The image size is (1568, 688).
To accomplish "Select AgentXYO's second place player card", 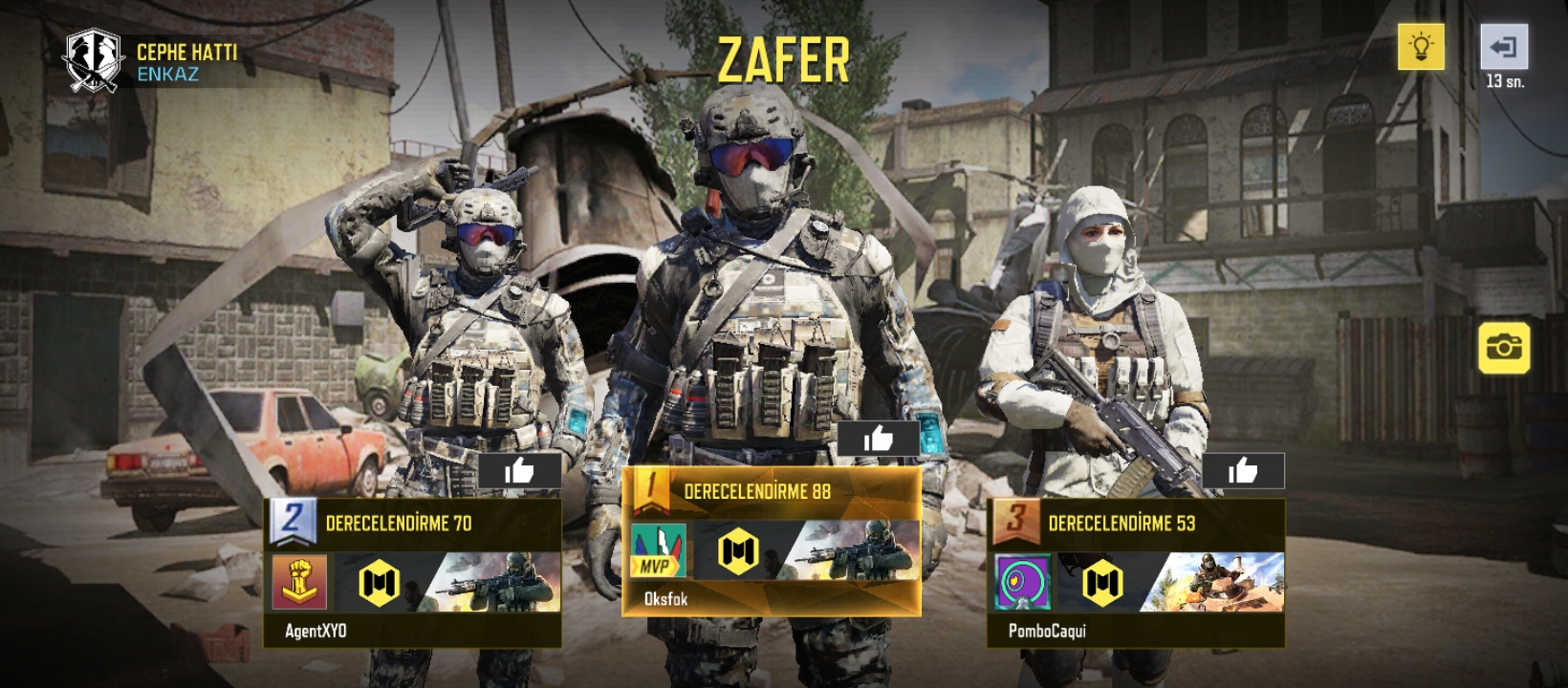I will pos(412,573).
